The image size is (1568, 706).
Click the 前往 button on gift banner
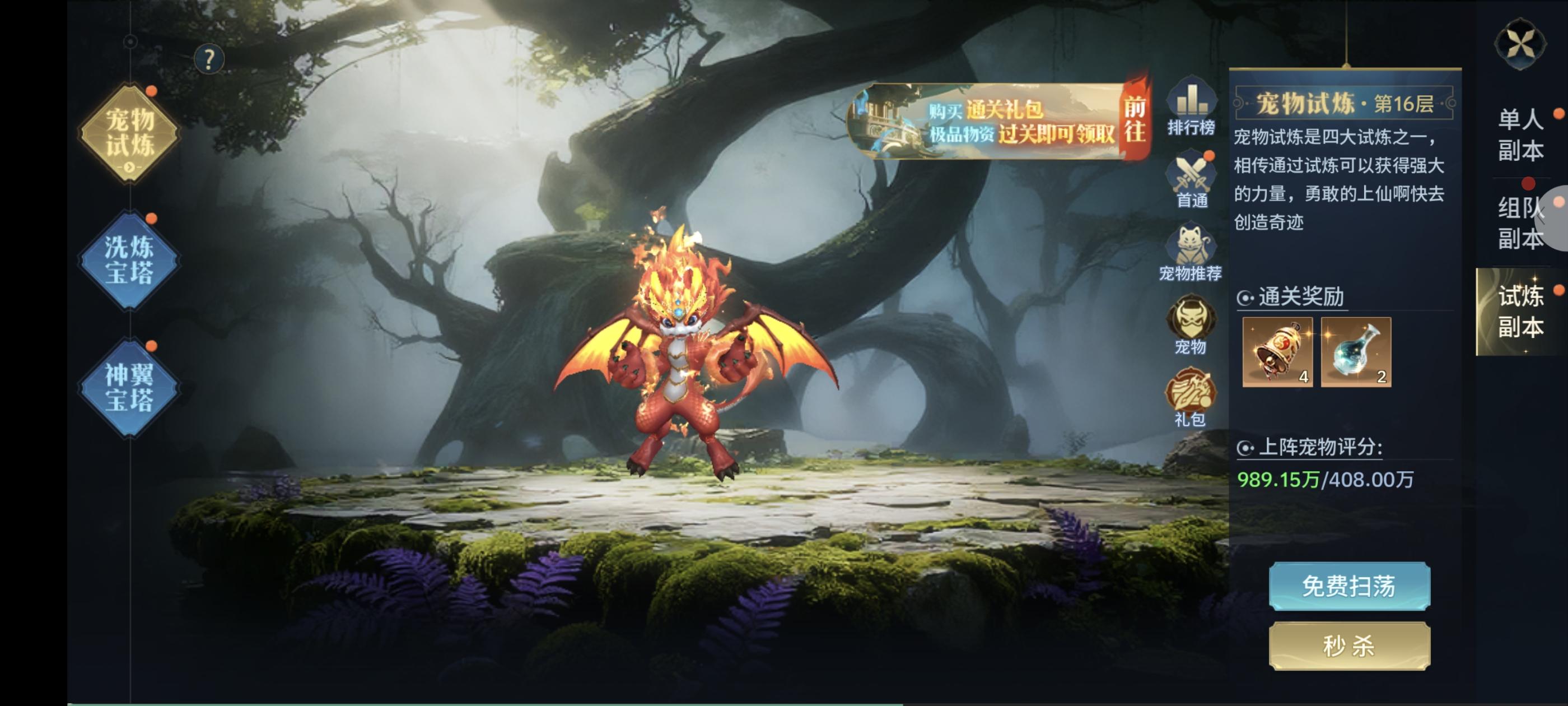1134,119
